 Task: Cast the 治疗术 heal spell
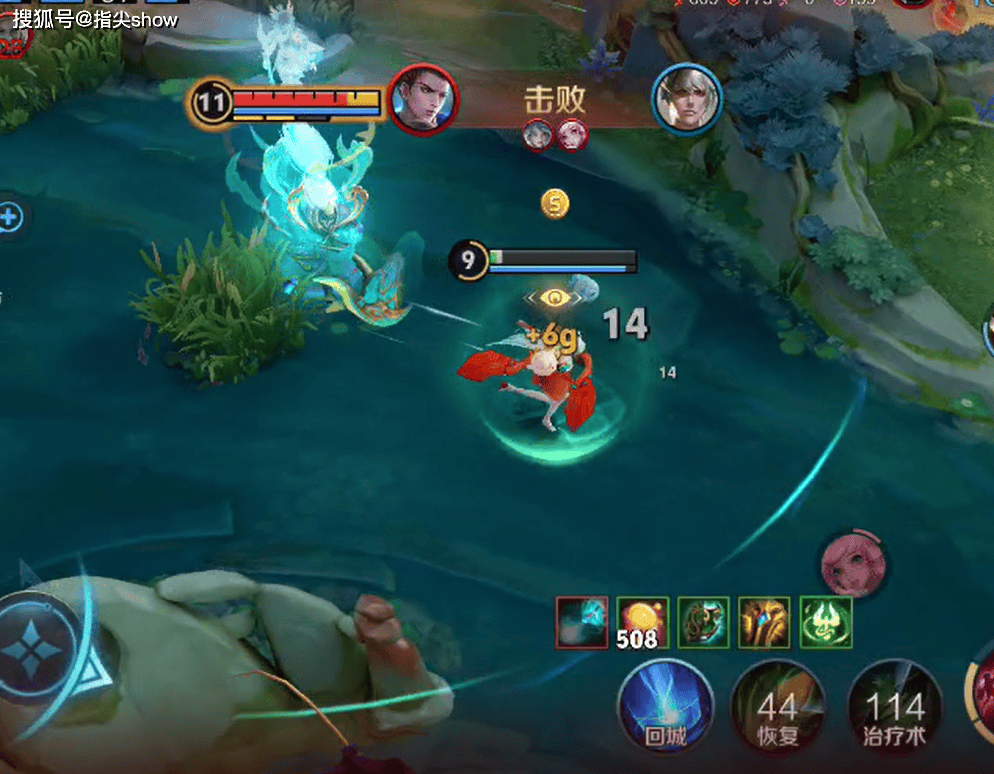[894, 710]
